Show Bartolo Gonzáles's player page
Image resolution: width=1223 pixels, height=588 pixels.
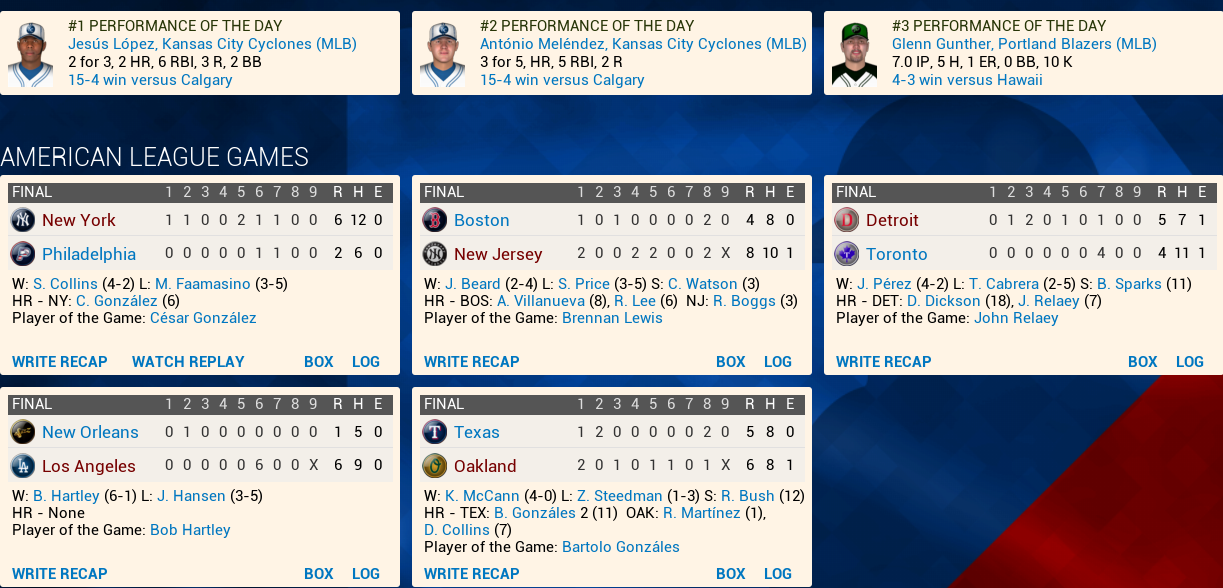coord(620,547)
